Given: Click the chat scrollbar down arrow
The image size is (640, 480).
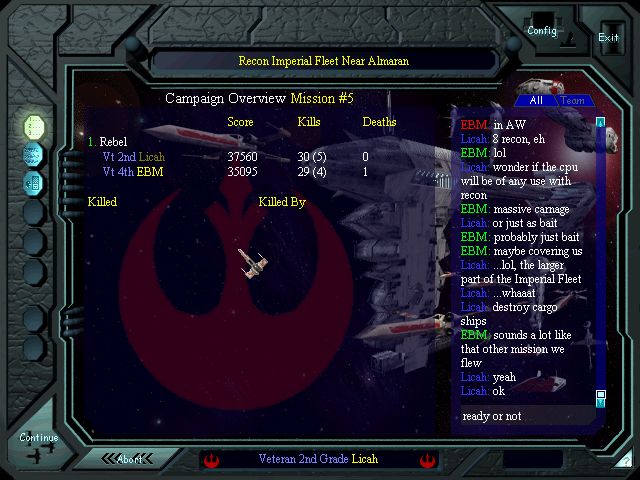Looking at the screenshot, I should pos(601,396).
